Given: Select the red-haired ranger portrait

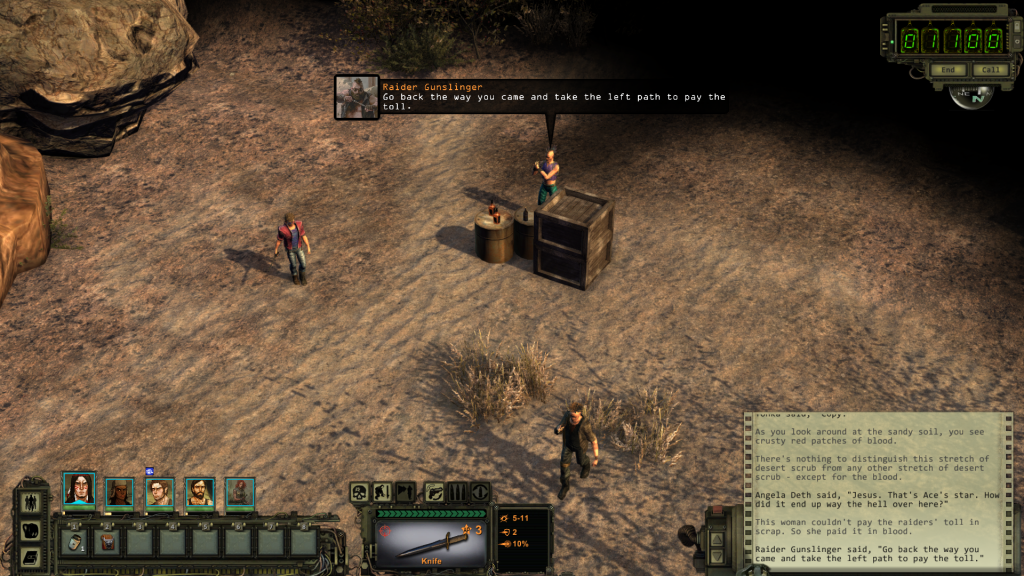Looking at the screenshot, I should 240,491.
